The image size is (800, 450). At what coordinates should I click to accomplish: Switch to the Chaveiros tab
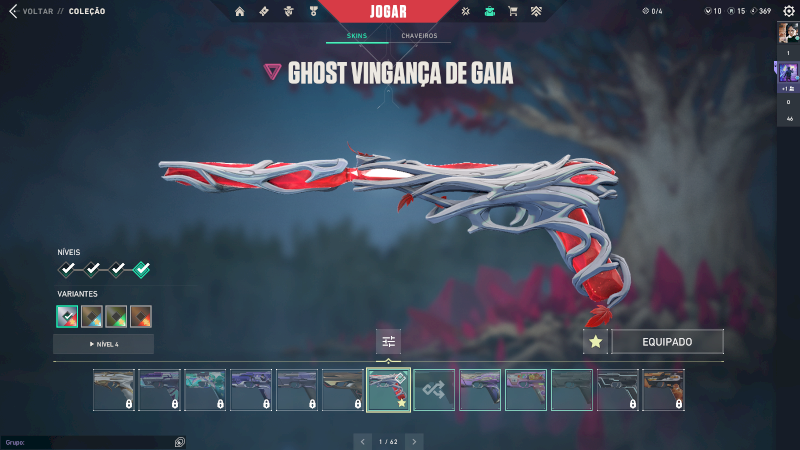click(x=419, y=36)
